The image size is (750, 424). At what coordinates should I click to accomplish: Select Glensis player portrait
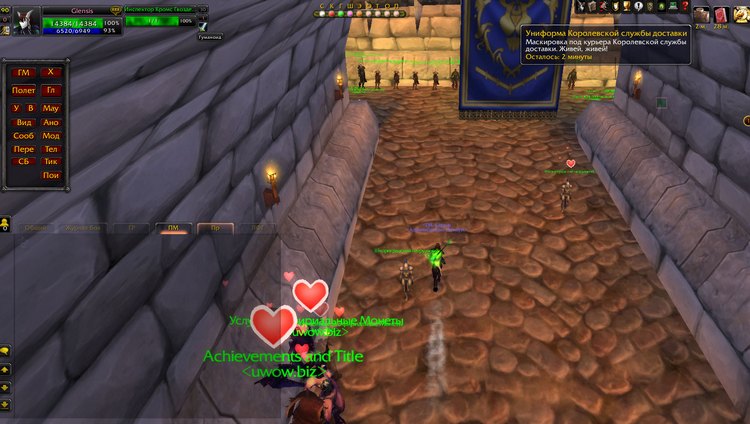pyautogui.click(x=22, y=19)
